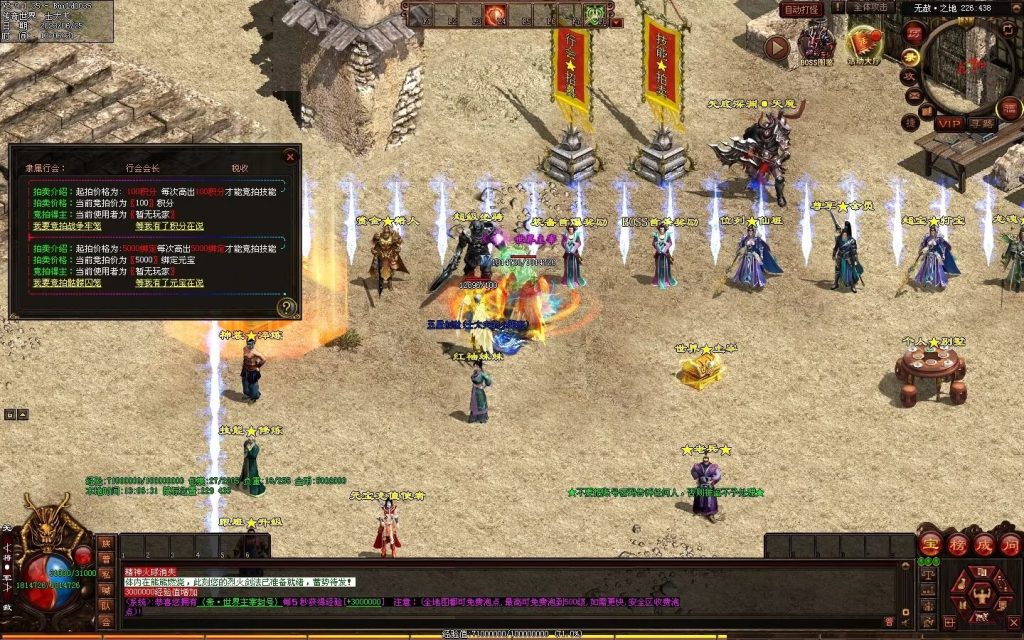Open the VIP panel
This screenshot has height=640, width=1024.
click(948, 123)
